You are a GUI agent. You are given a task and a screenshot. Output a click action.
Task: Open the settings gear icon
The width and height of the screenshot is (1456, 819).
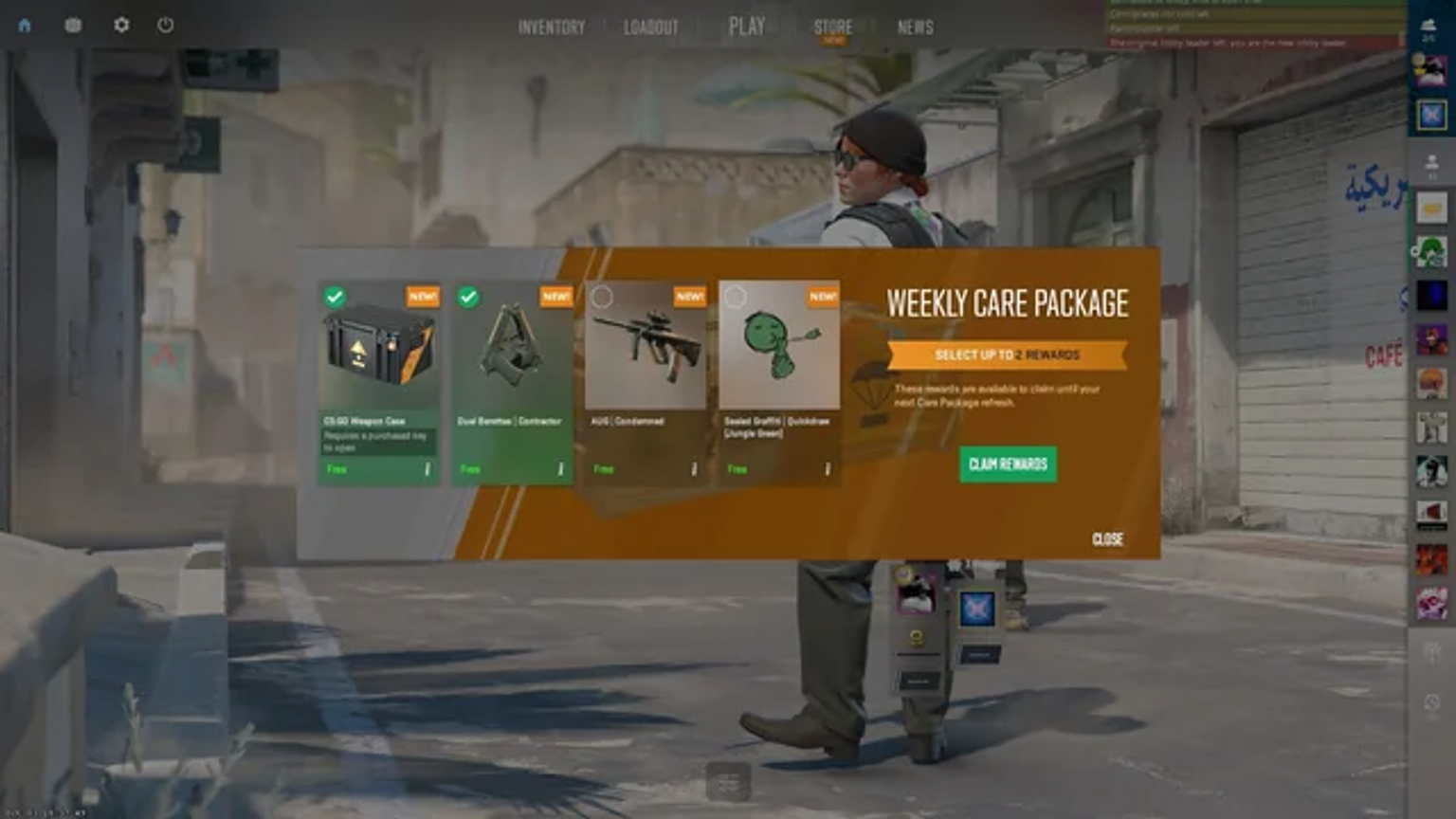[x=120, y=26]
